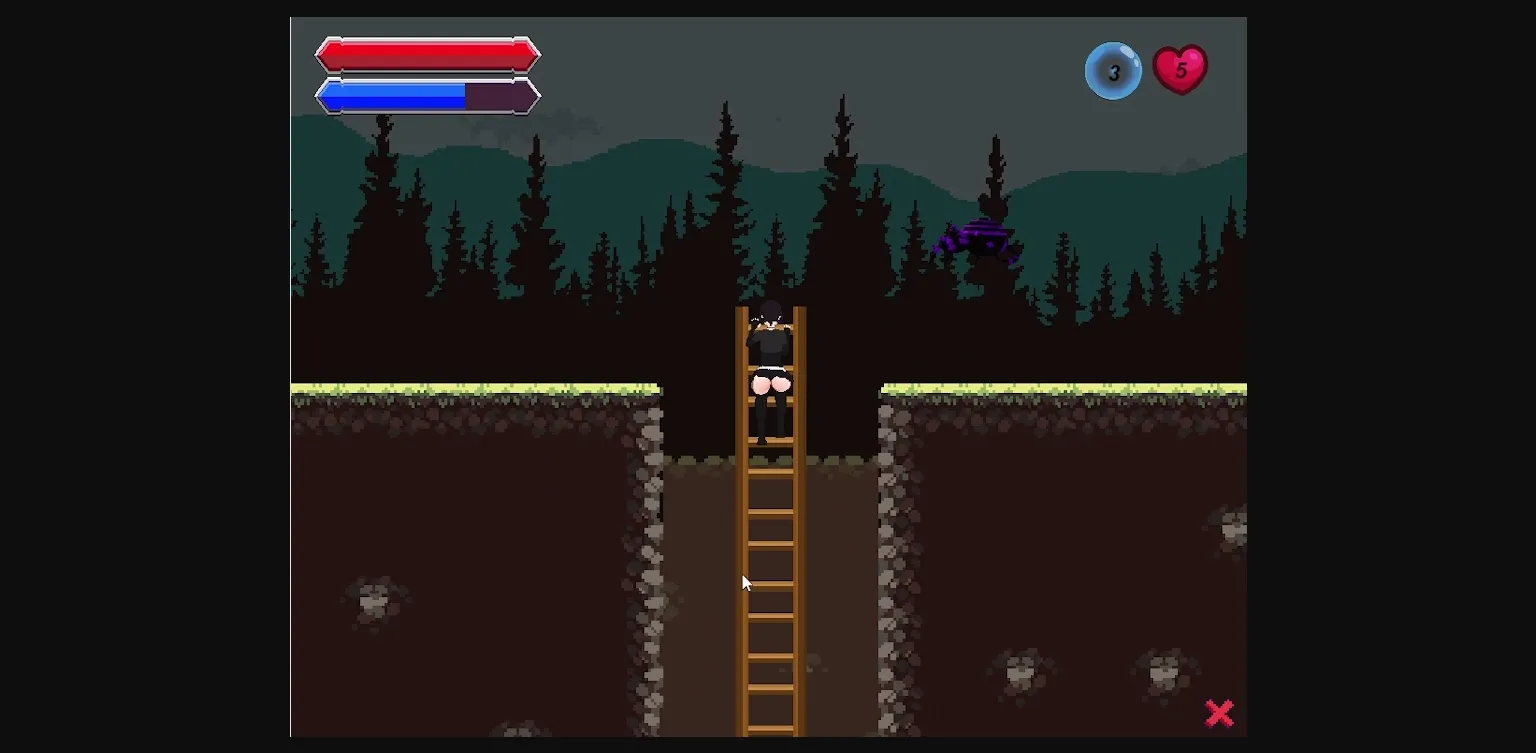The image size is (1536, 753).
Task: Click the red X button at bottom right
Action: (x=1219, y=713)
